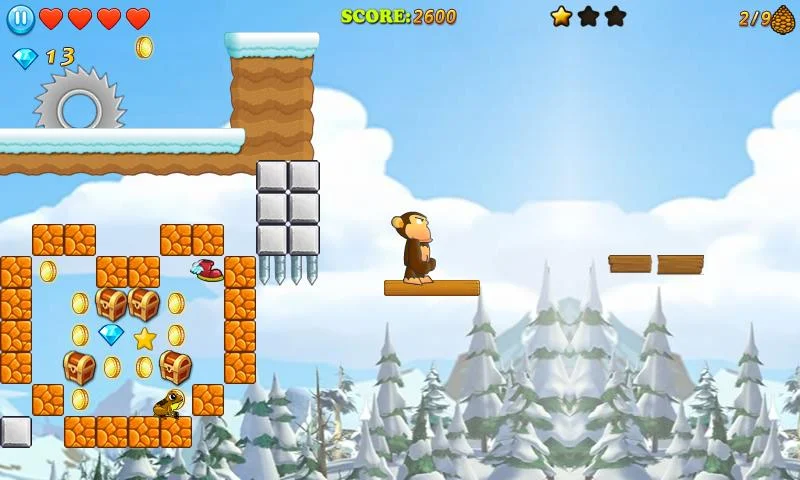Viewport: 800px width, 480px height.
Task: Pause the game with the blue button
Action: [20, 19]
